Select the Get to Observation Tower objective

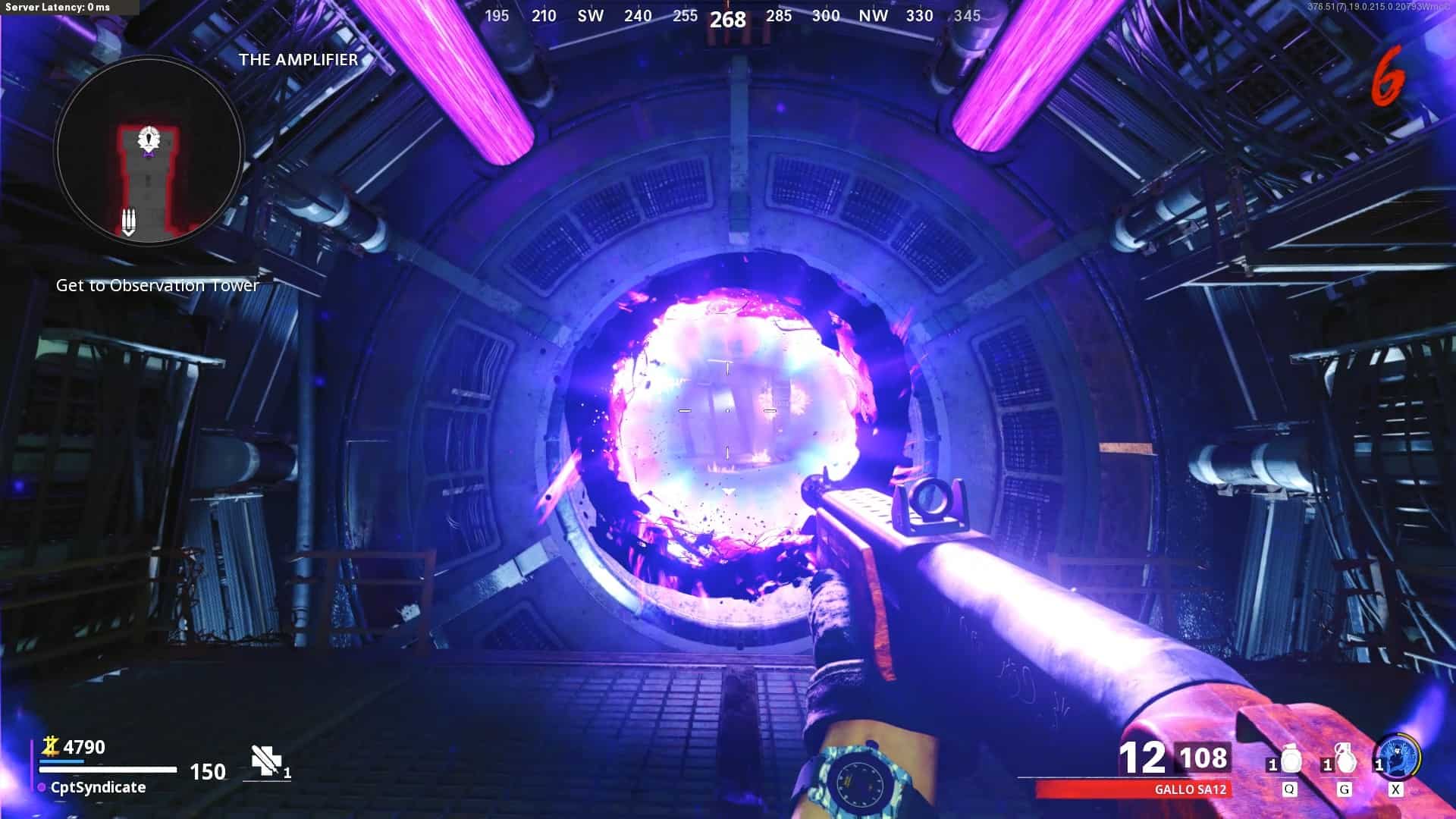(x=158, y=286)
